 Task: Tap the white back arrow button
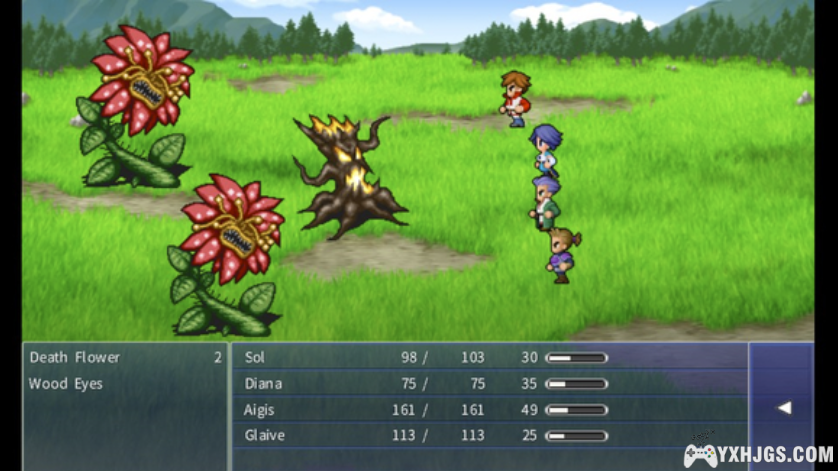click(x=784, y=407)
